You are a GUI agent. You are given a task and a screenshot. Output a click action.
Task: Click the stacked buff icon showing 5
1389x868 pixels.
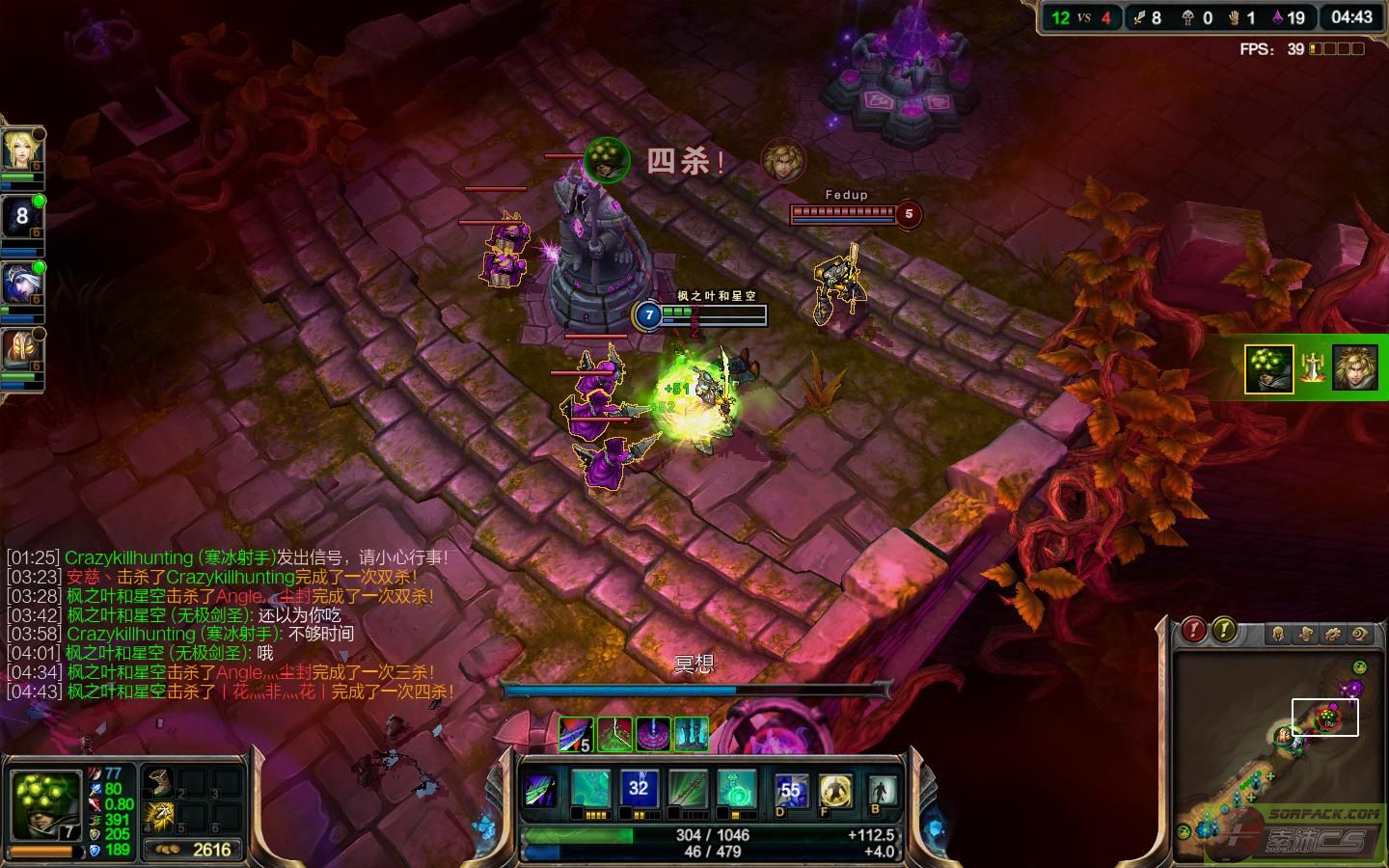(576, 735)
